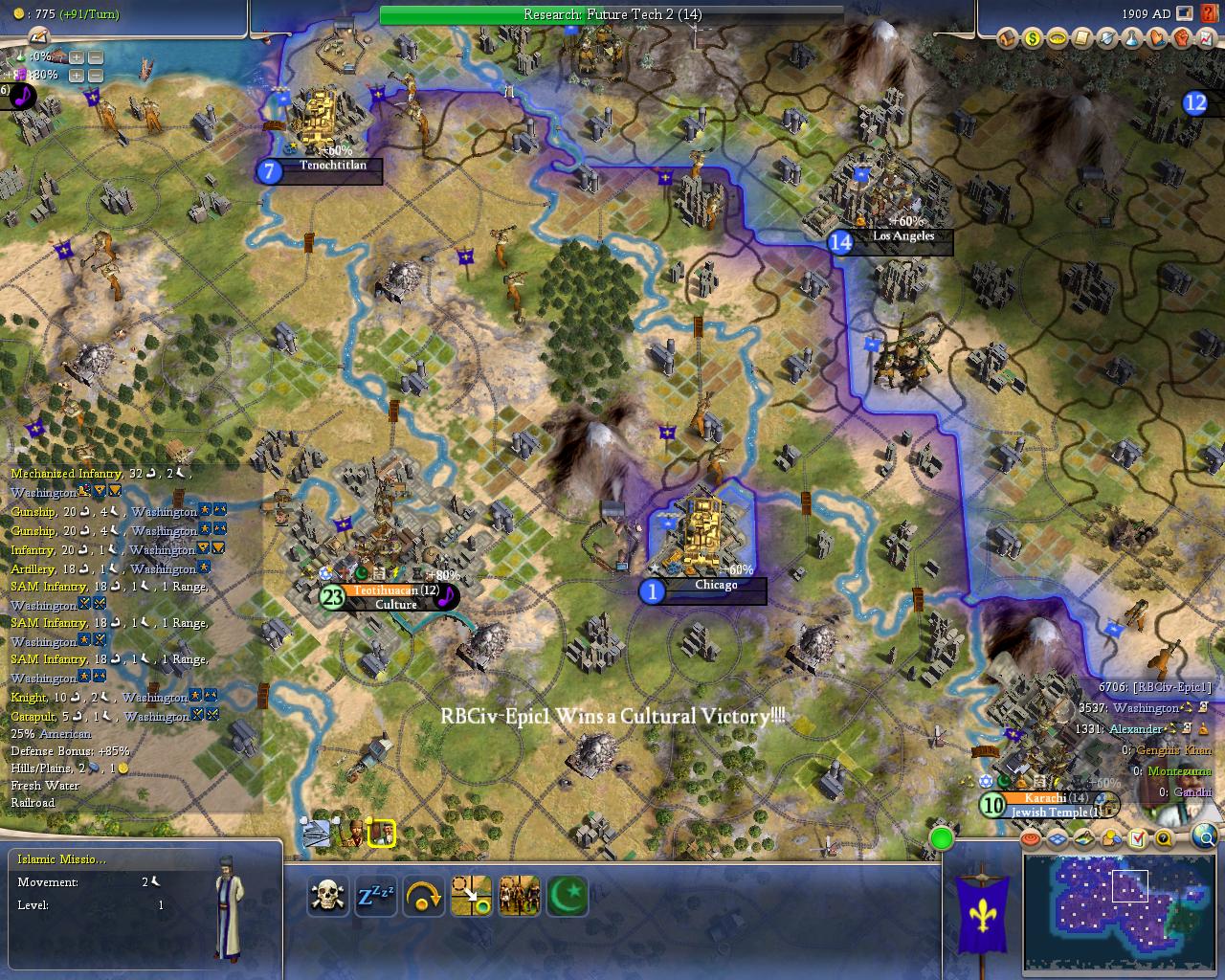The image size is (1225, 980).
Task: Toggle the bullseye map overlay orb
Action: 1031,839
